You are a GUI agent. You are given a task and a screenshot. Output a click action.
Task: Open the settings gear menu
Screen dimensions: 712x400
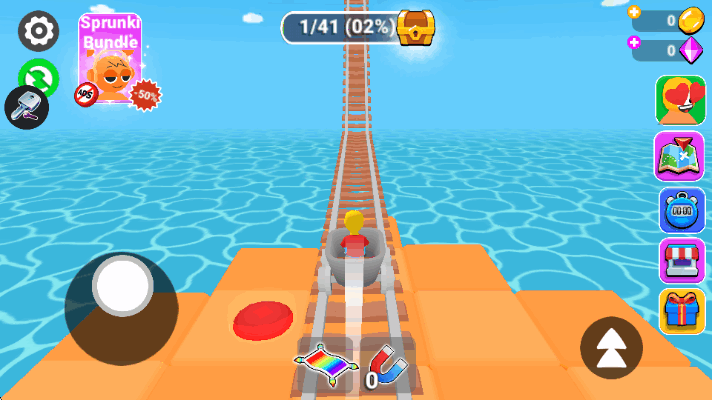(38, 30)
